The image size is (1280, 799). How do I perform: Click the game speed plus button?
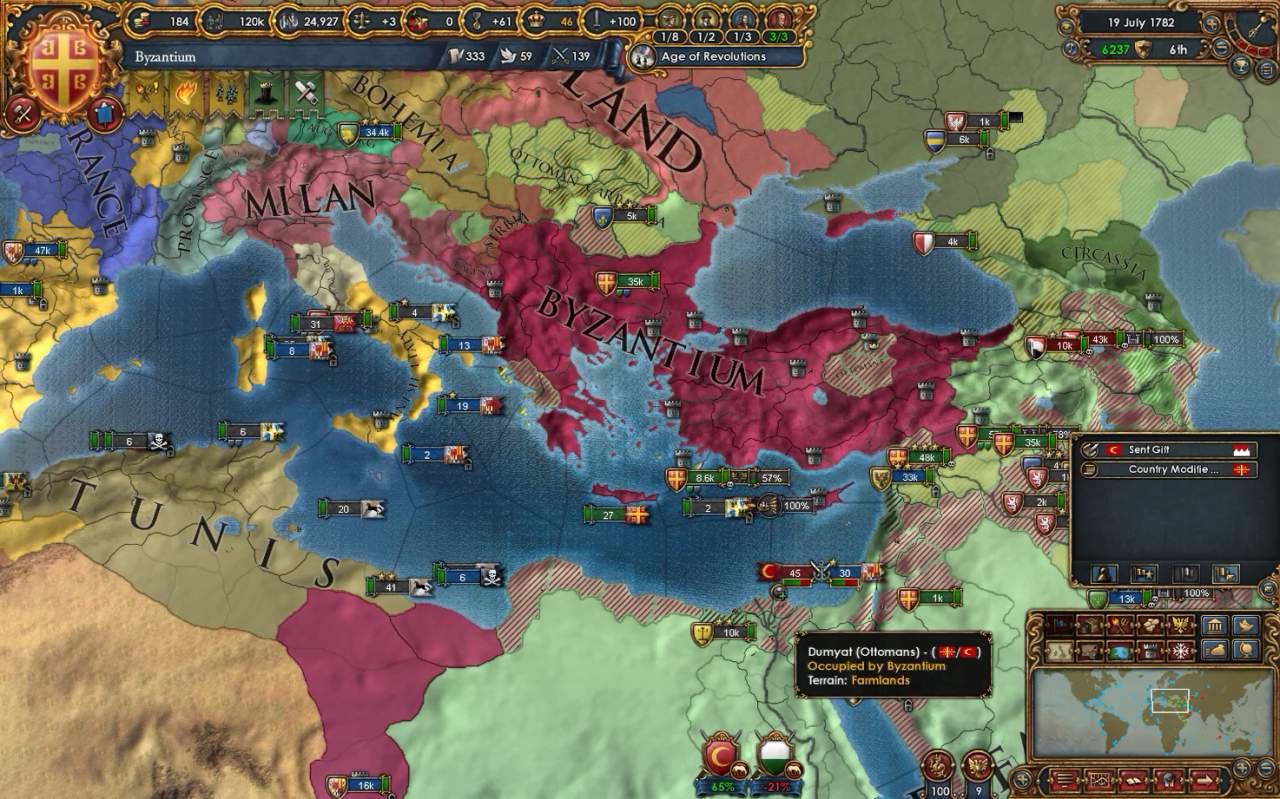pos(1212,22)
